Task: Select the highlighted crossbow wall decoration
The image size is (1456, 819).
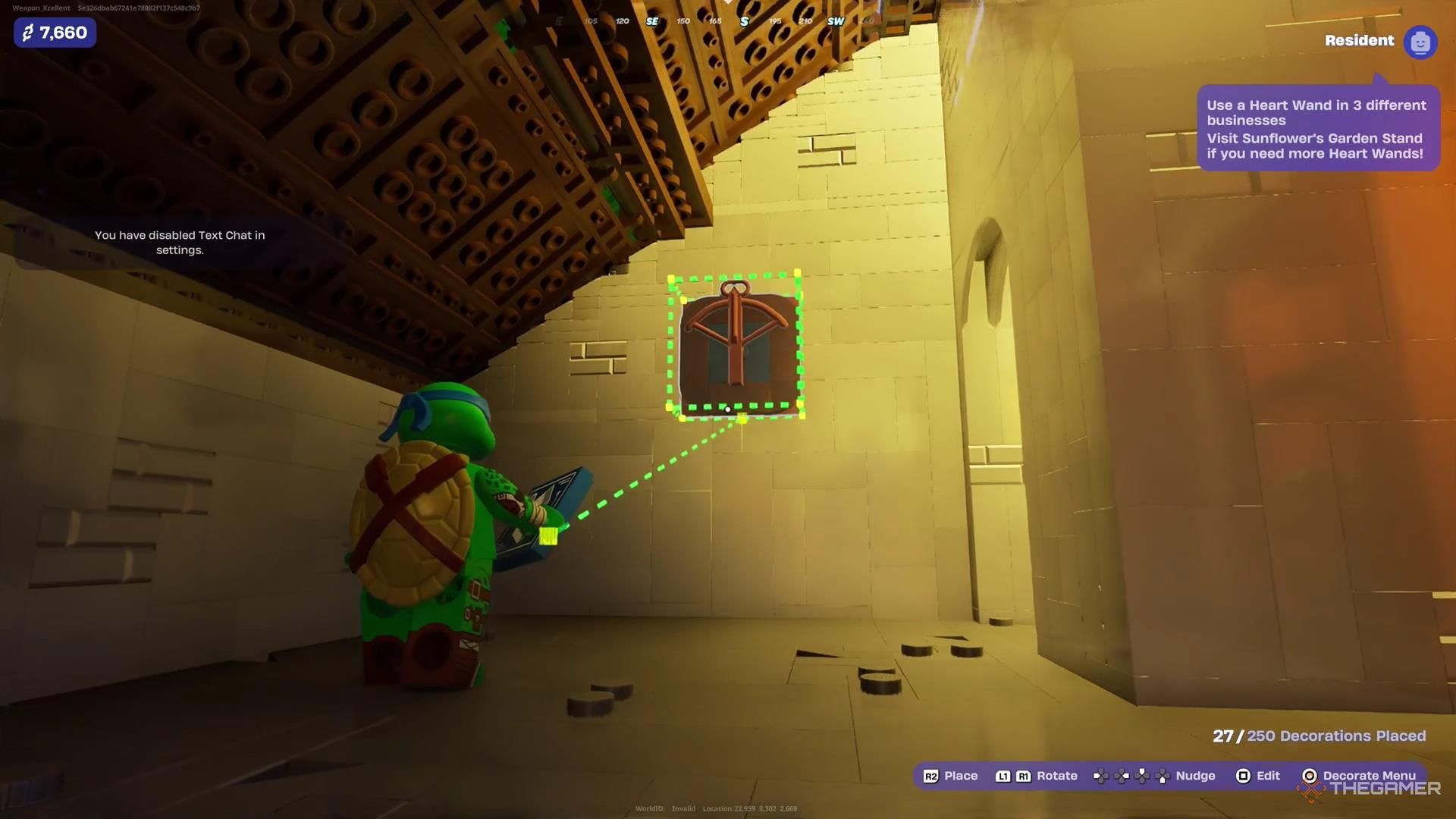Action: click(x=735, y=345)
